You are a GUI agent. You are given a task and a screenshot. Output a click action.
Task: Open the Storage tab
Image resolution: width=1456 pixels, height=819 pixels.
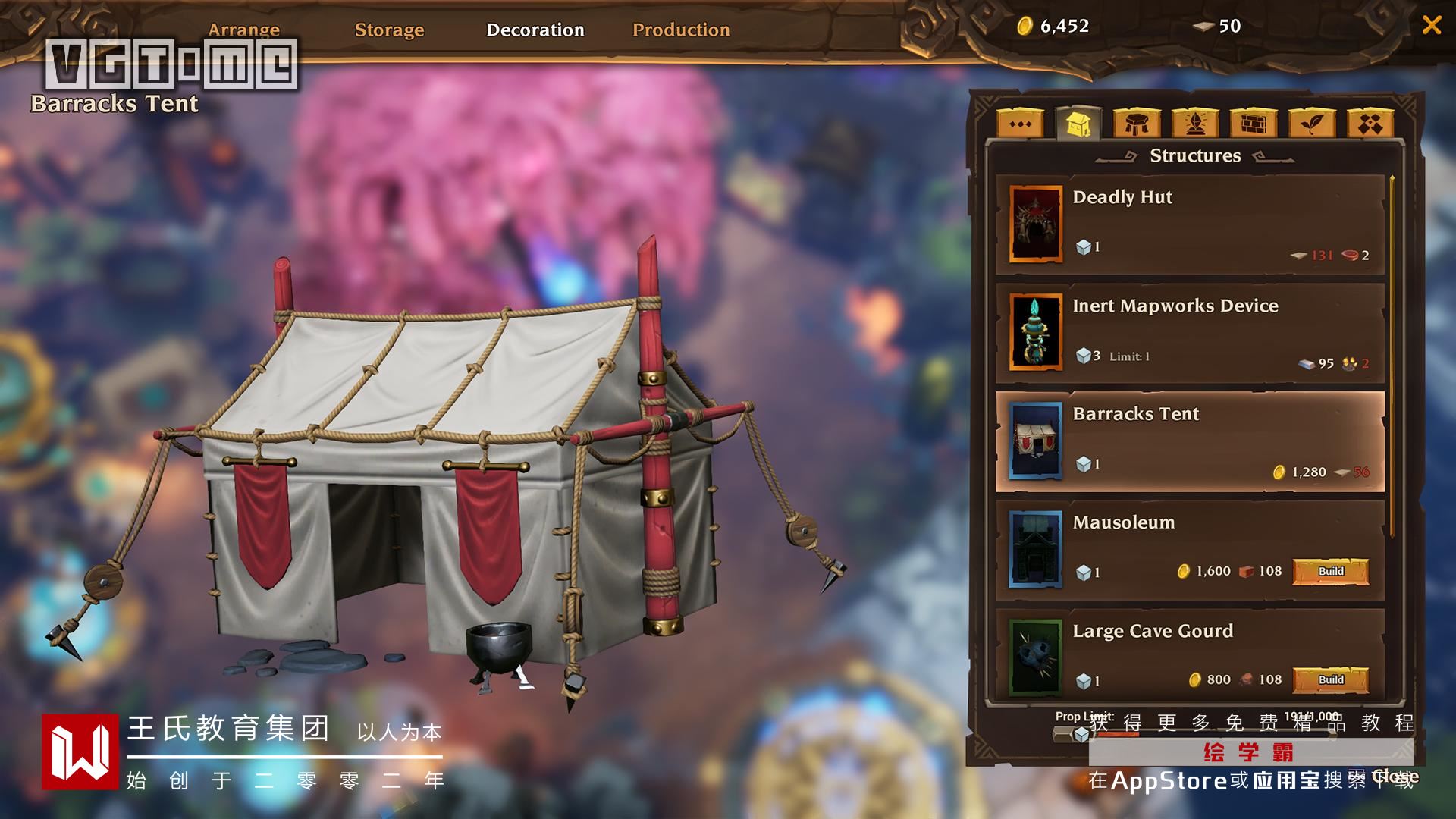389,30
